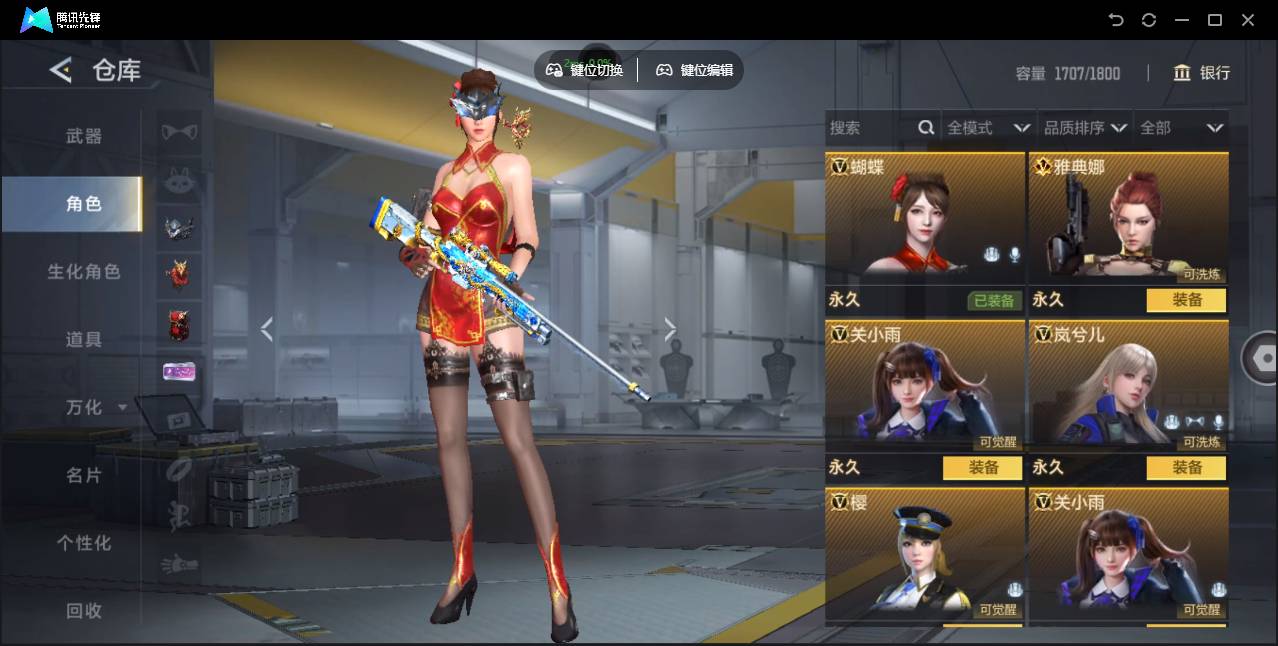Switch to the 武器 tab
1278x646 pixels.
(x=84, y=136)
